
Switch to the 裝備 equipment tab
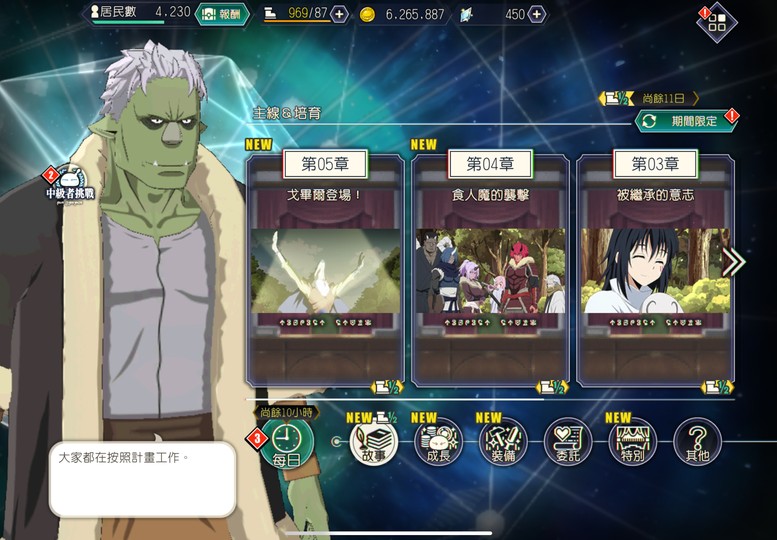pos(503,441)
